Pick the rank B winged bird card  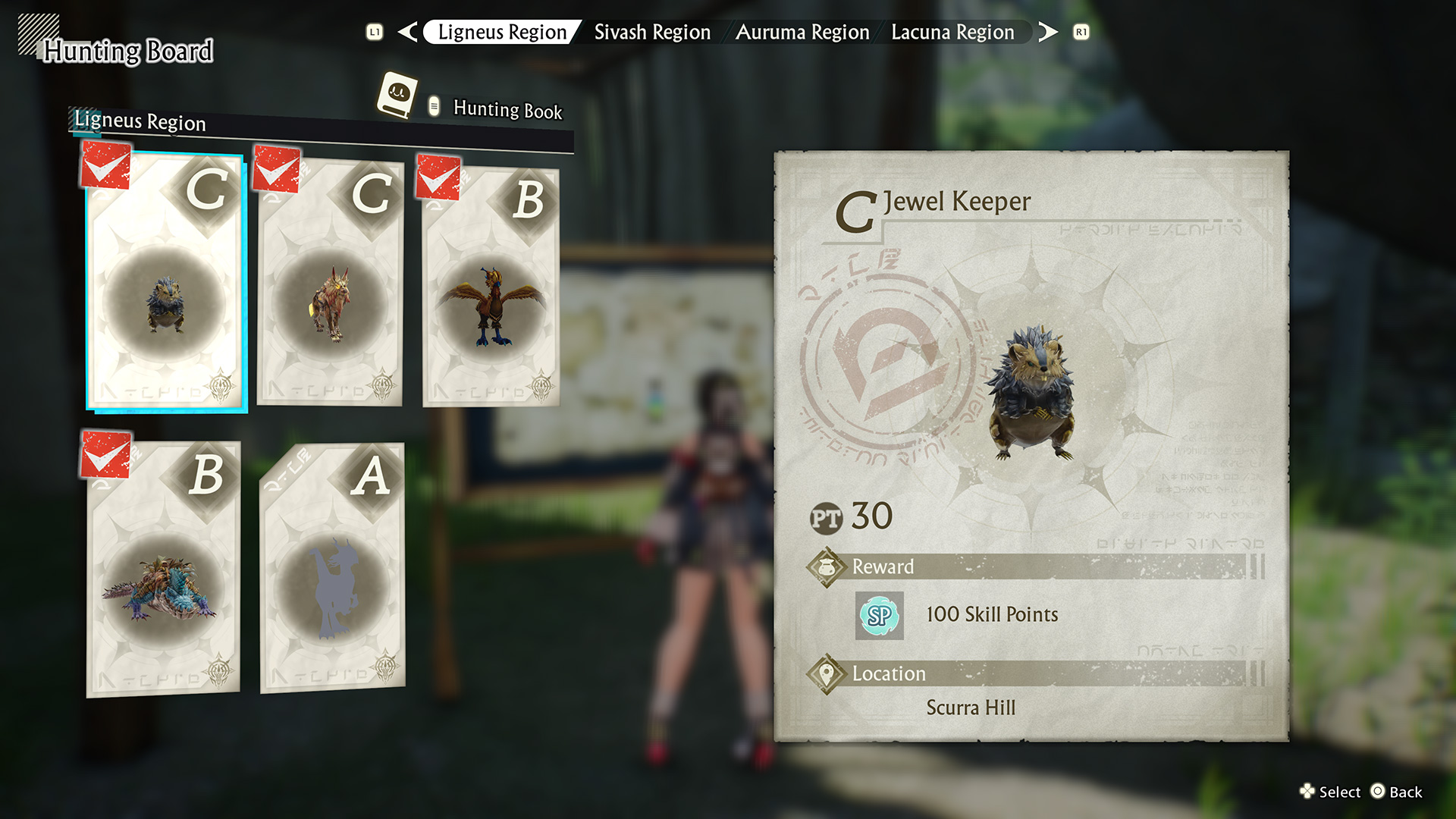click(491, 288)
